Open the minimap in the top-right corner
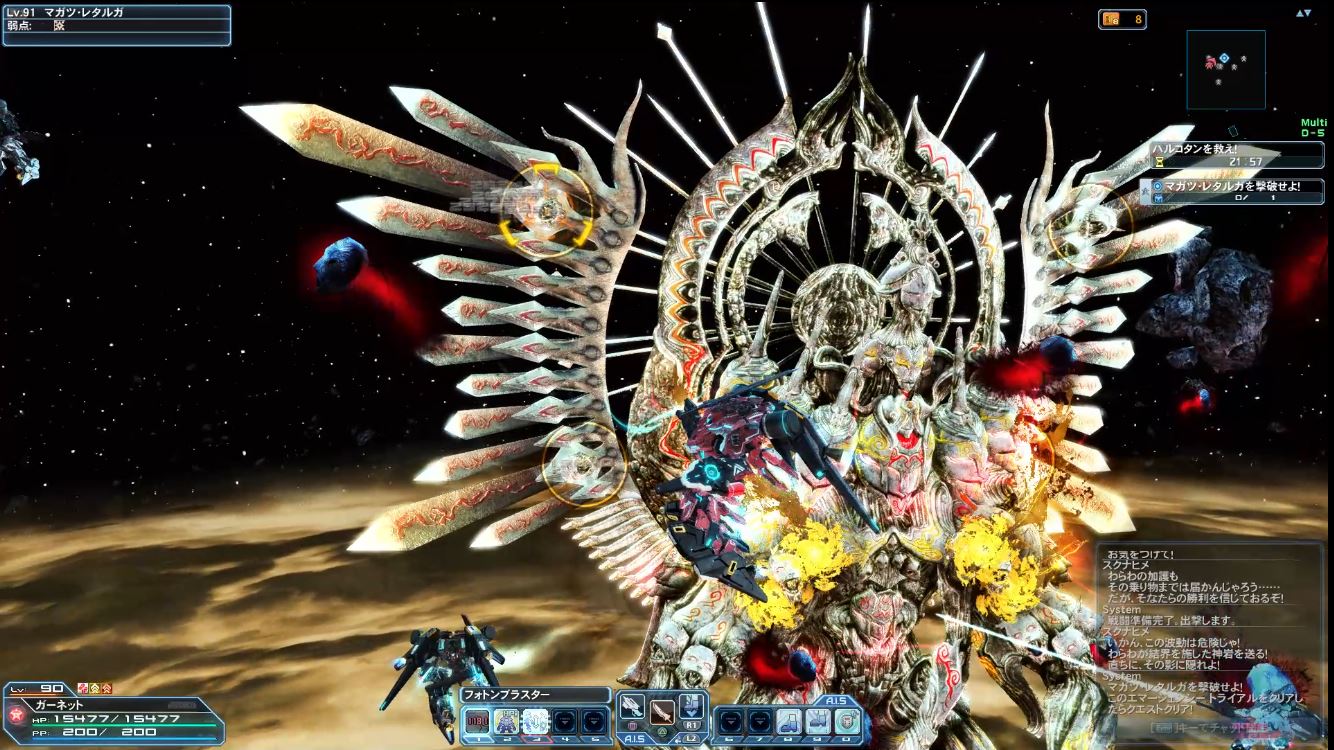The height and width of the screenshot is (750, 1334). coord(1226,69)
